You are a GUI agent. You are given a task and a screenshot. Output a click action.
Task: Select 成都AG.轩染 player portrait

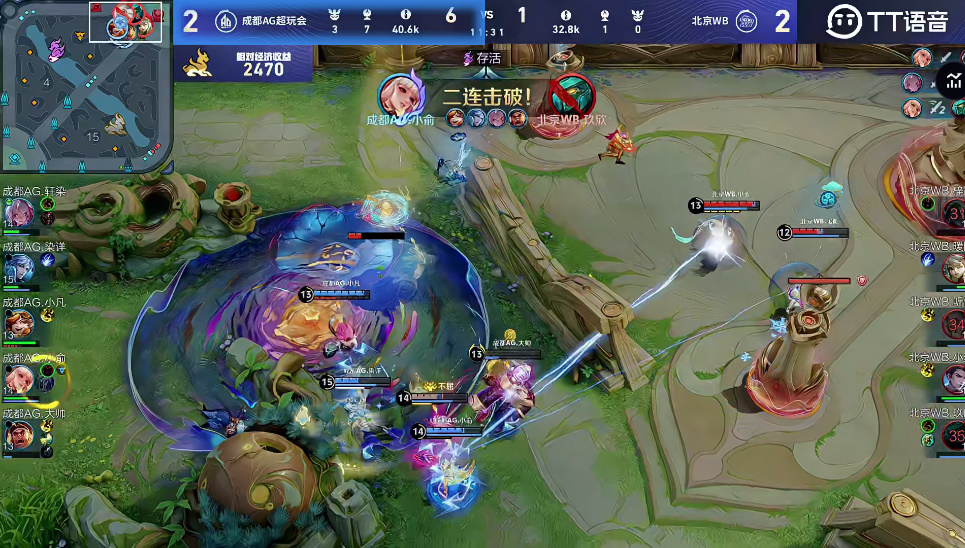21,211
